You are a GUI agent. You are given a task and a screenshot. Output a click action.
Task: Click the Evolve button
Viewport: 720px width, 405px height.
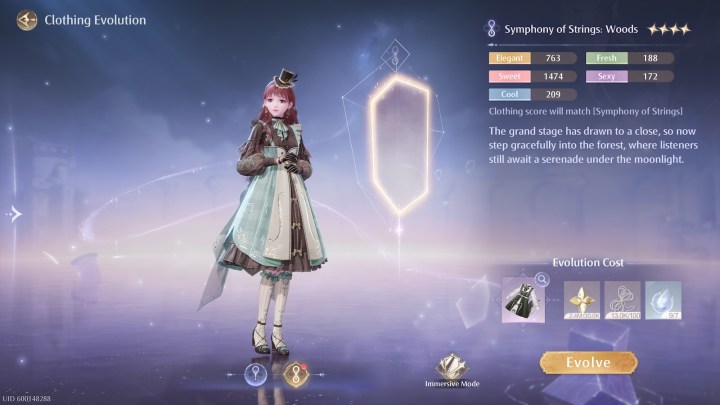click(x=588, y=362)
